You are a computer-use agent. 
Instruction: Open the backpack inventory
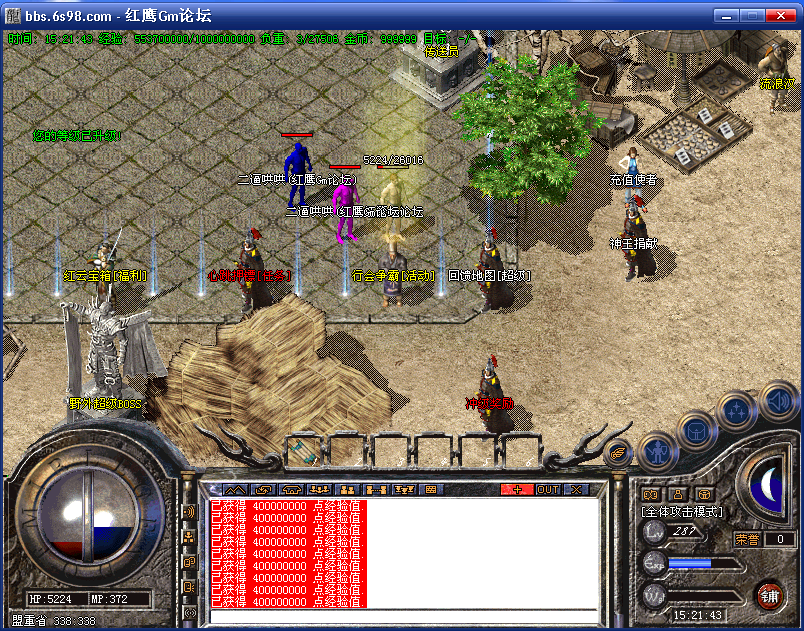(x=696, y=430)
